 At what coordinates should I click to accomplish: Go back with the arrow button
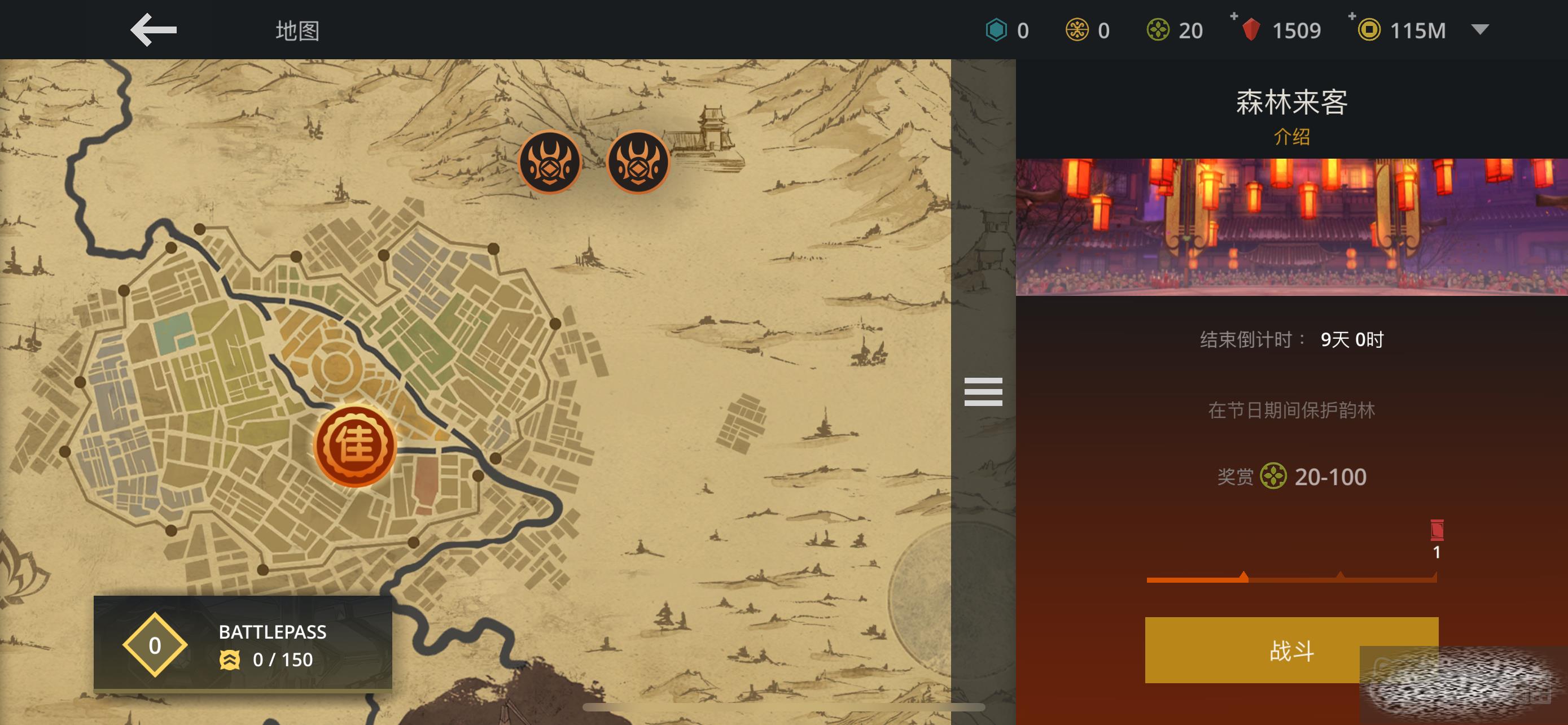[x=154, y=30]
